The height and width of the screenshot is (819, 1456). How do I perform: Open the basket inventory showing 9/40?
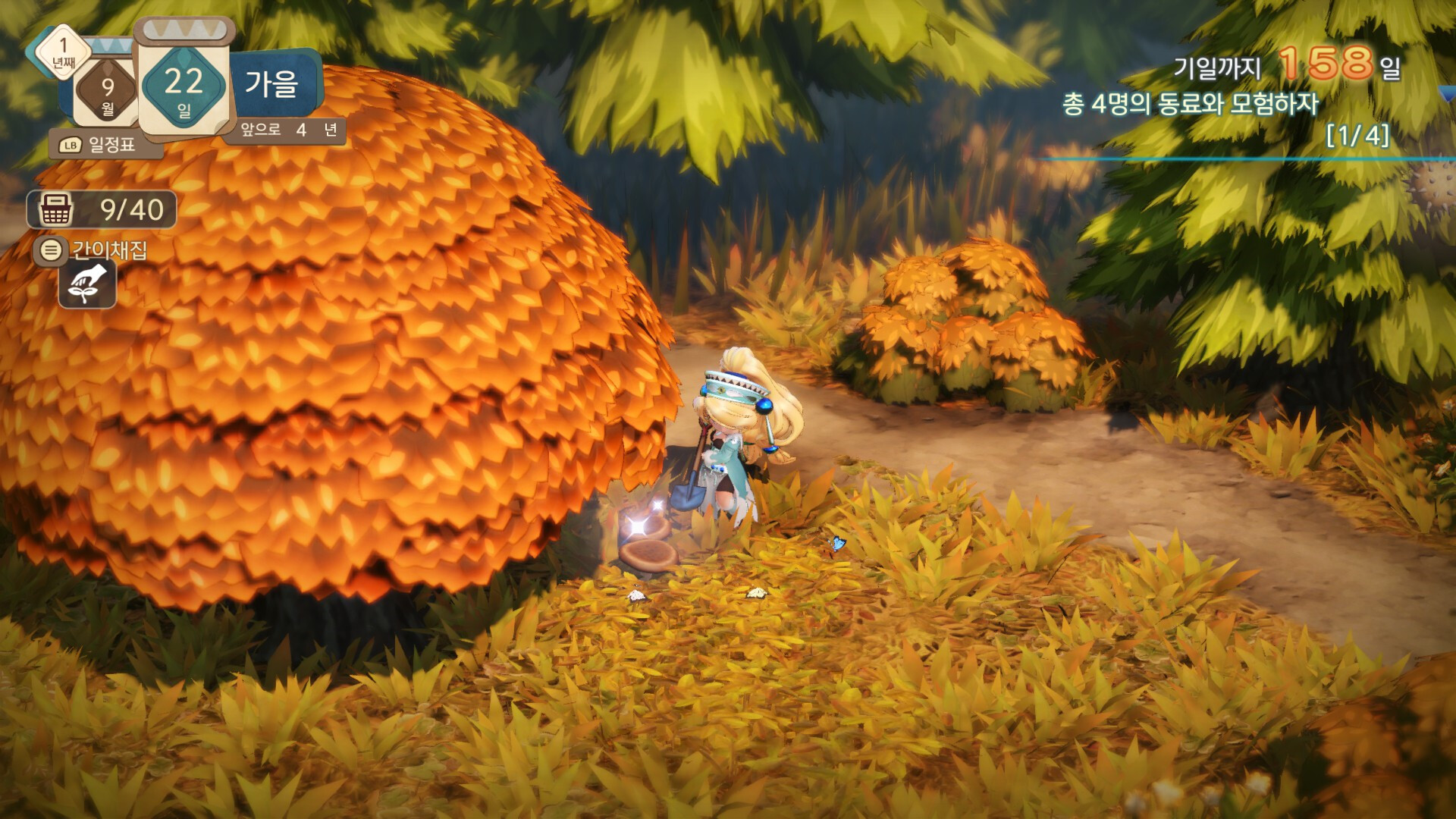pos(102,210)
